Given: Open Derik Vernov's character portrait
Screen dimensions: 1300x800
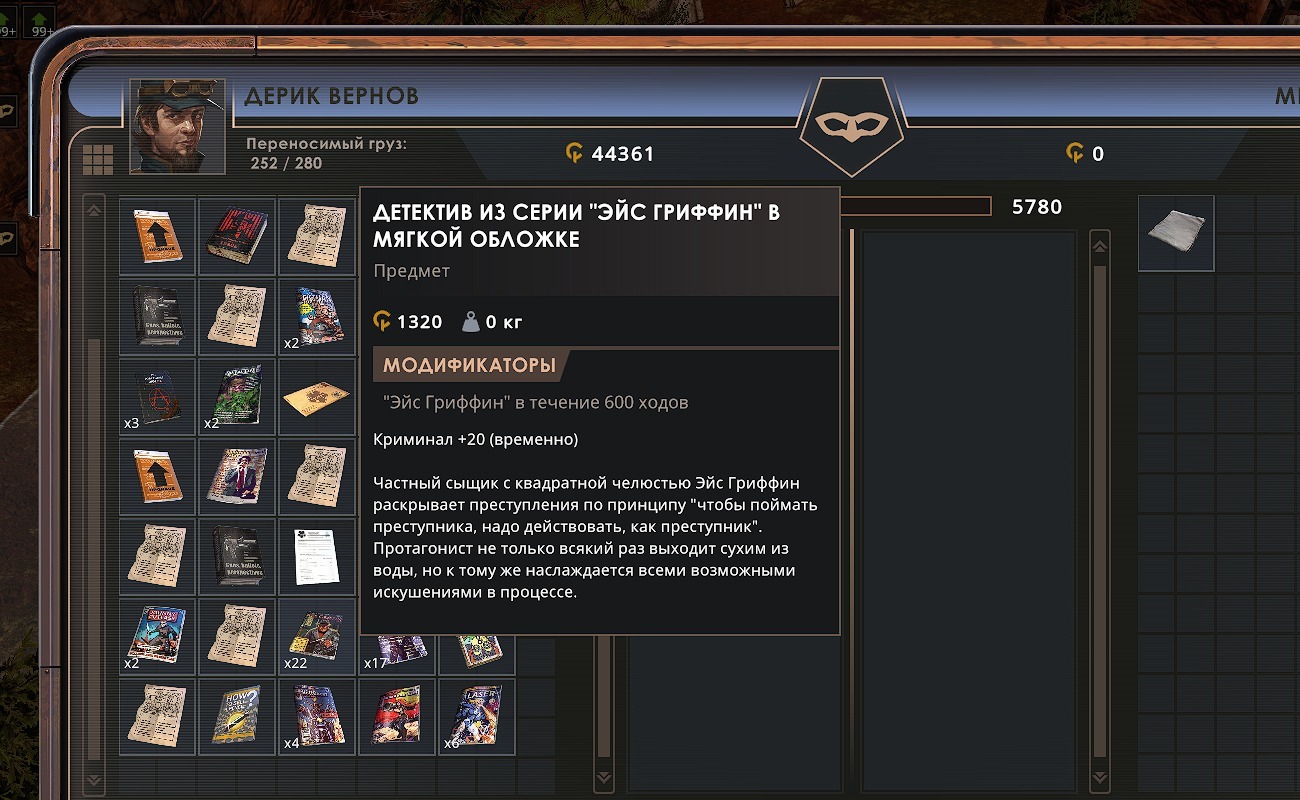Looking at the screenshot, I should 177,126.
